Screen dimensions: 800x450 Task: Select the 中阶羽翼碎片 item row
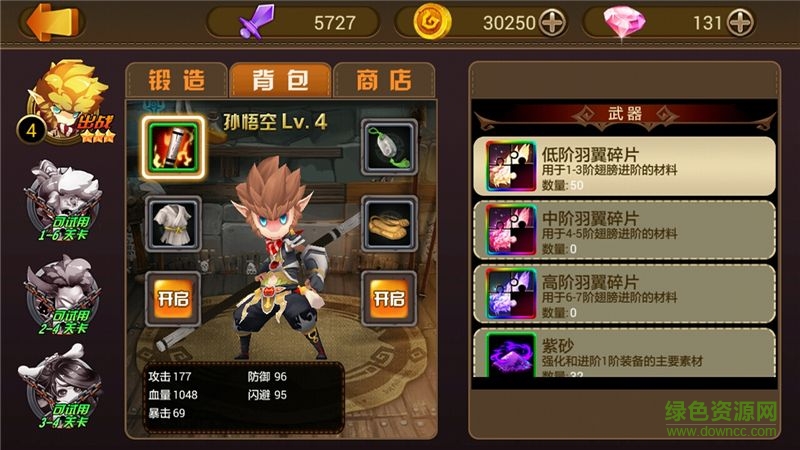click(x=625, y=229)
